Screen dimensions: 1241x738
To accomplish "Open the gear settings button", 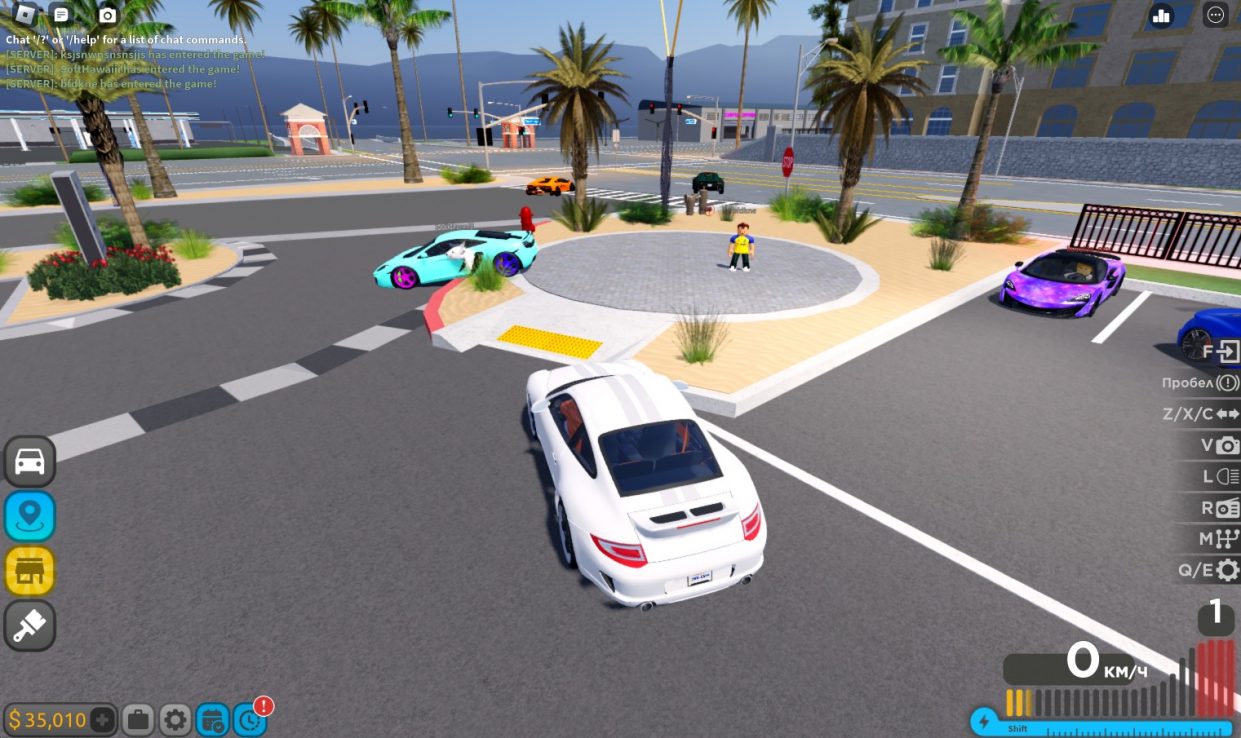I will (x=175, y=719).
